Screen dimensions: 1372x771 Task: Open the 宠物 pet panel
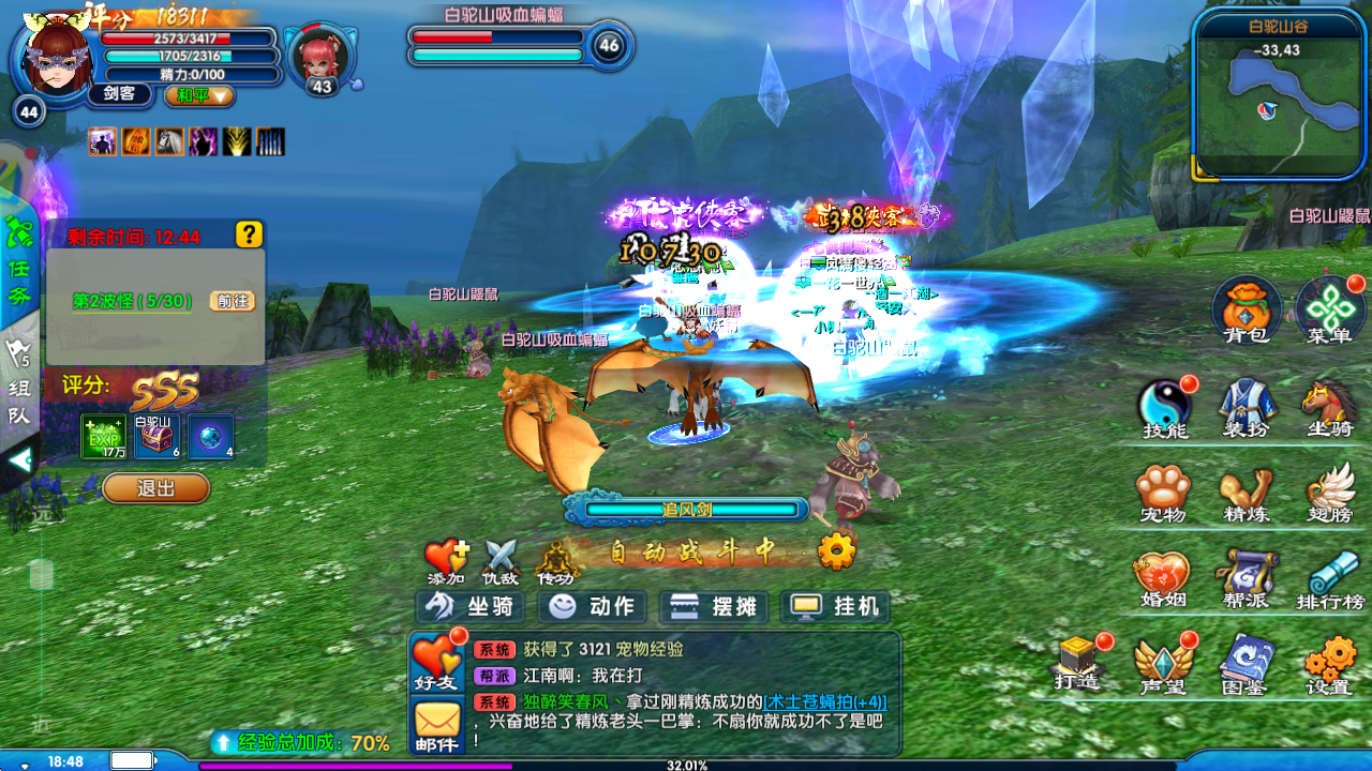(1163, 495)
